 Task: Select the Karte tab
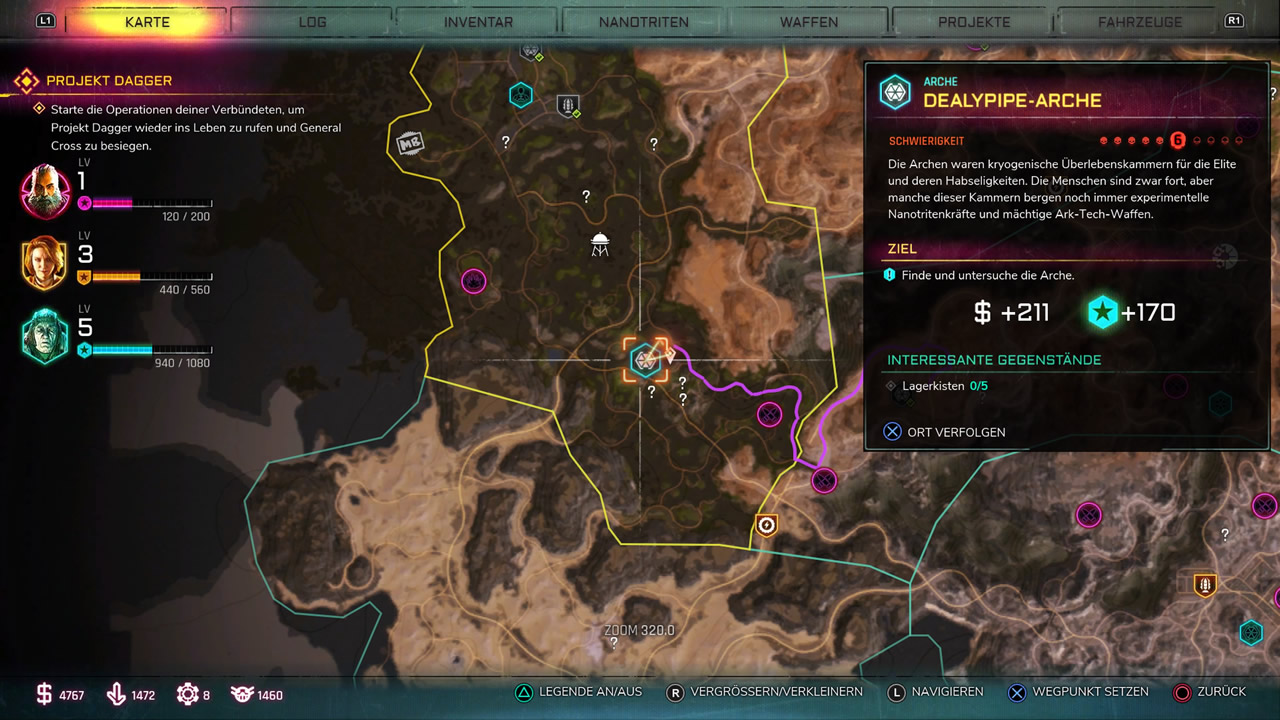pos(147,22)
